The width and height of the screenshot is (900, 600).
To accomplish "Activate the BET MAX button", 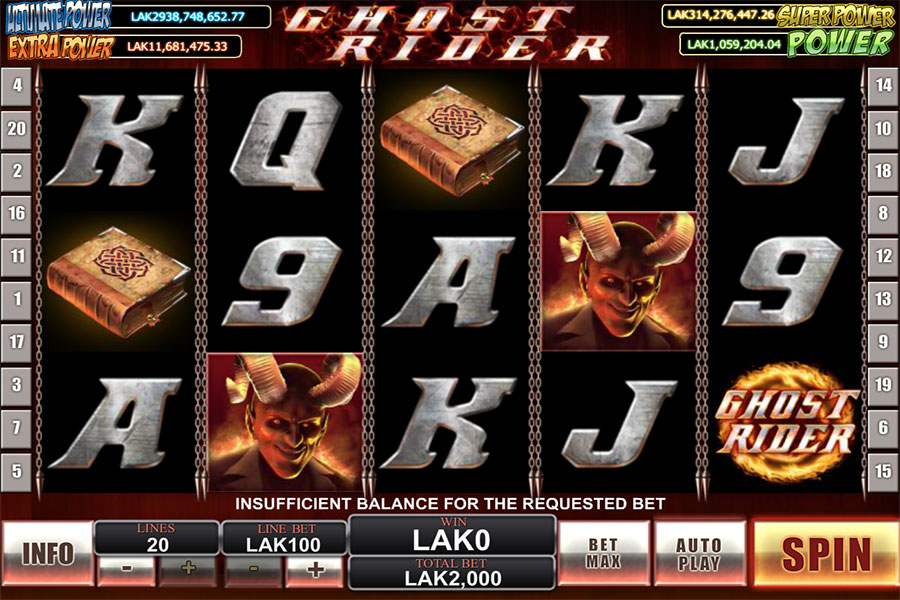I will click(x=603, y=553).
